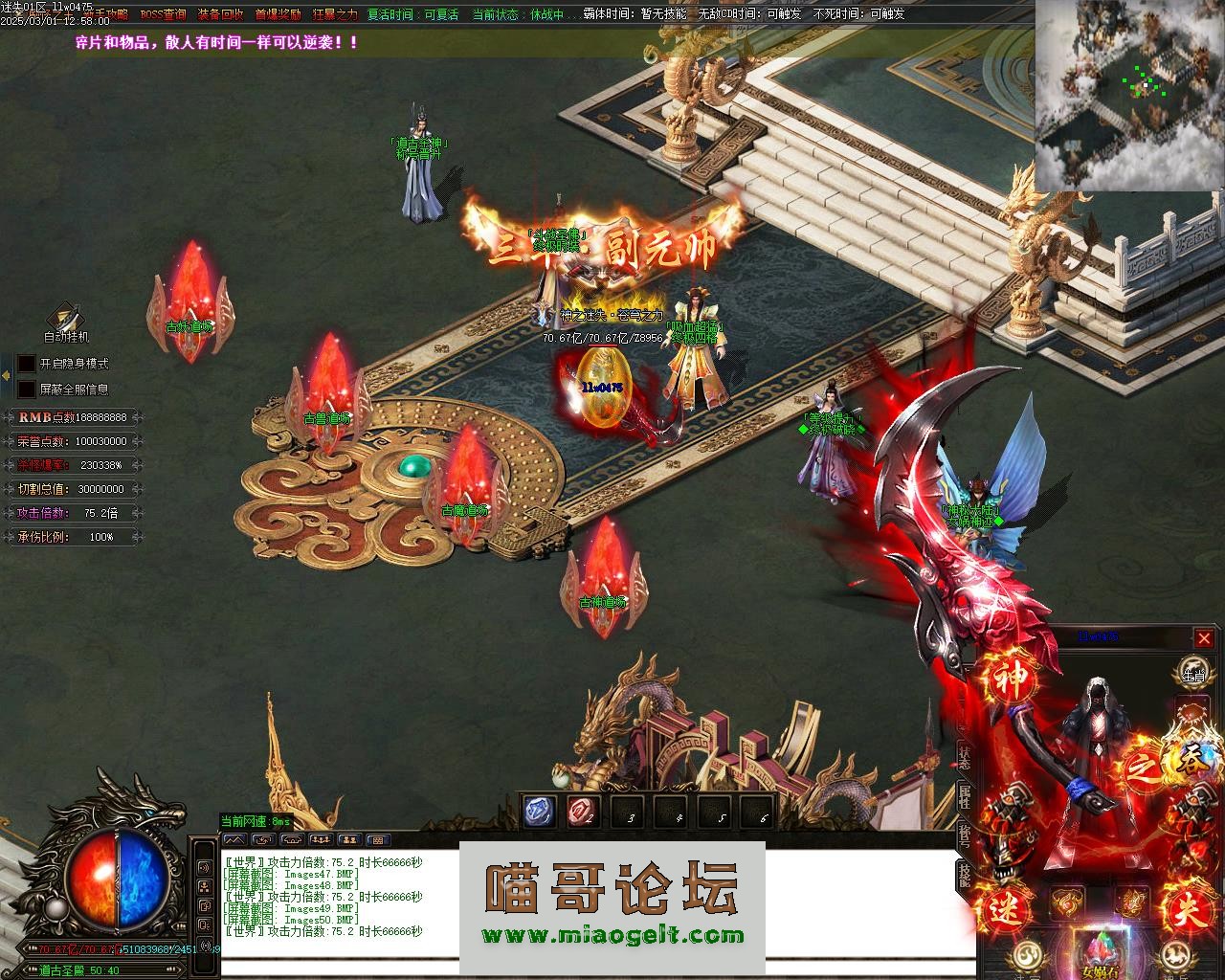The height and width of the screenshot is (980, 1225).
Task: Toggle the 屏蔽全服信息 checkbox
Action: [27, 390]
